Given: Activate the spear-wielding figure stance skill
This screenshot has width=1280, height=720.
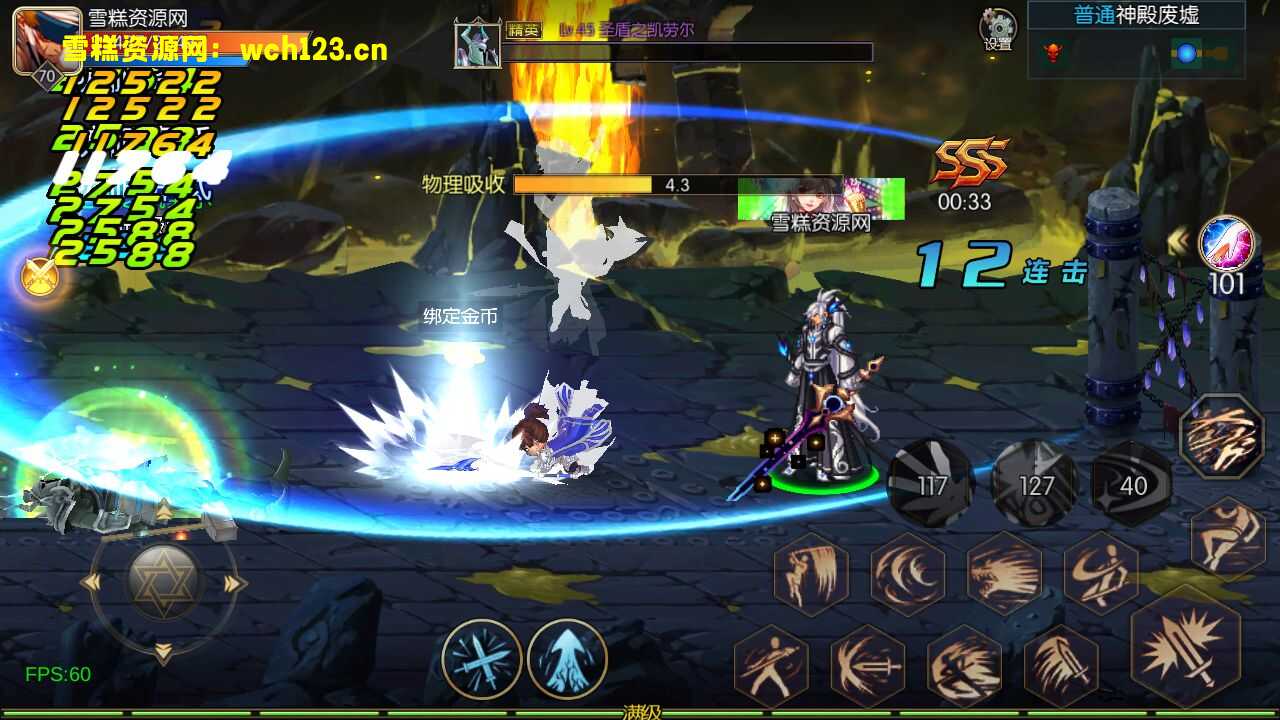Looking at the screenshot, I should tap(771, 664).
